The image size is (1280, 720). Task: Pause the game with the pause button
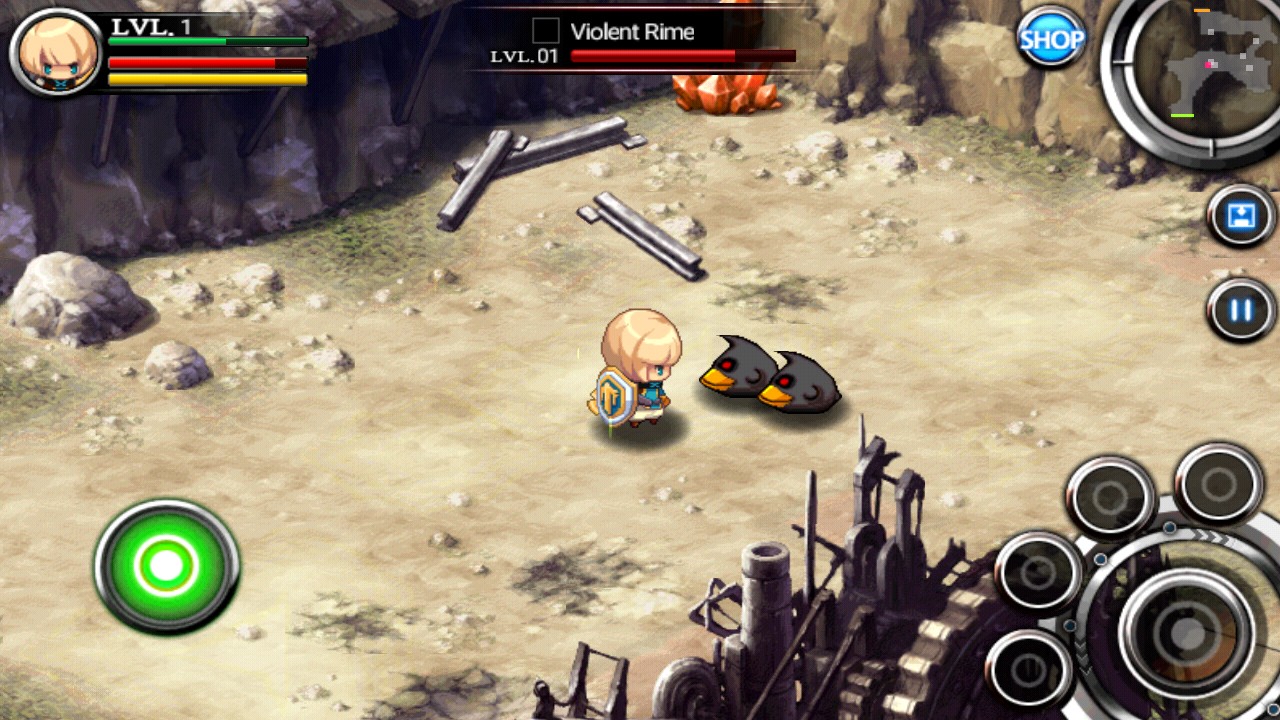pyautogui.click(x=1241, y=310)
